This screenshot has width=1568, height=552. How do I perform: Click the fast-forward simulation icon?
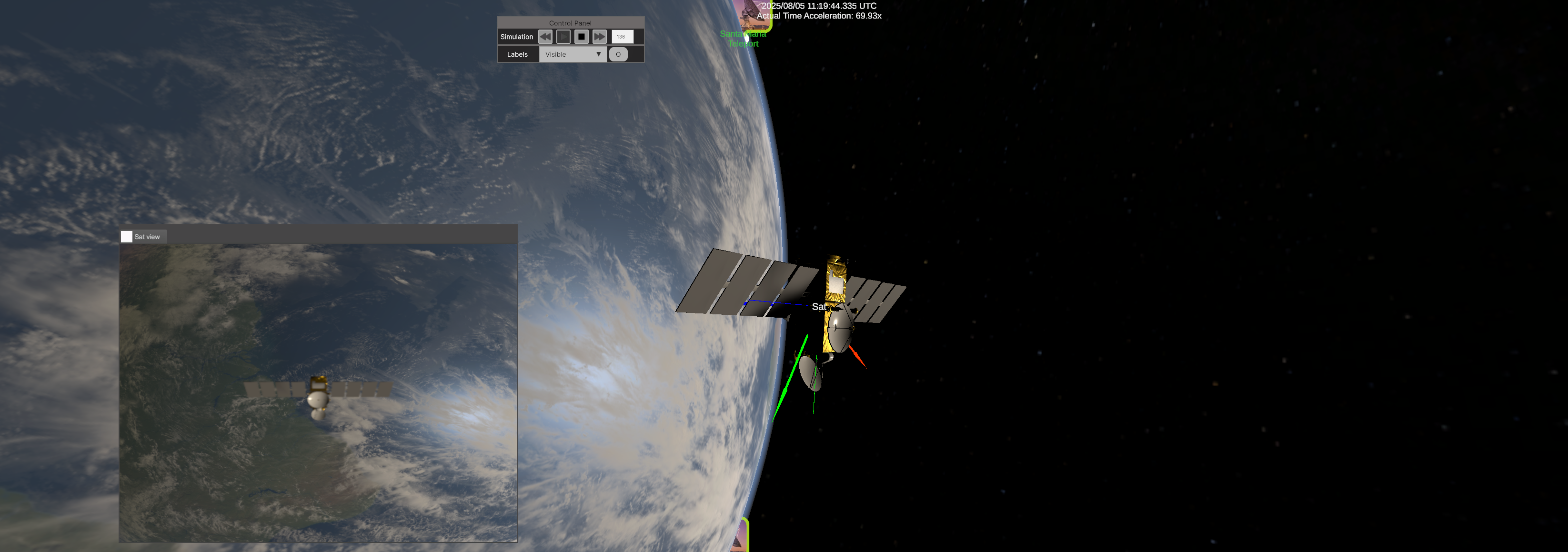pyautogui.click(x=600, y=37)
